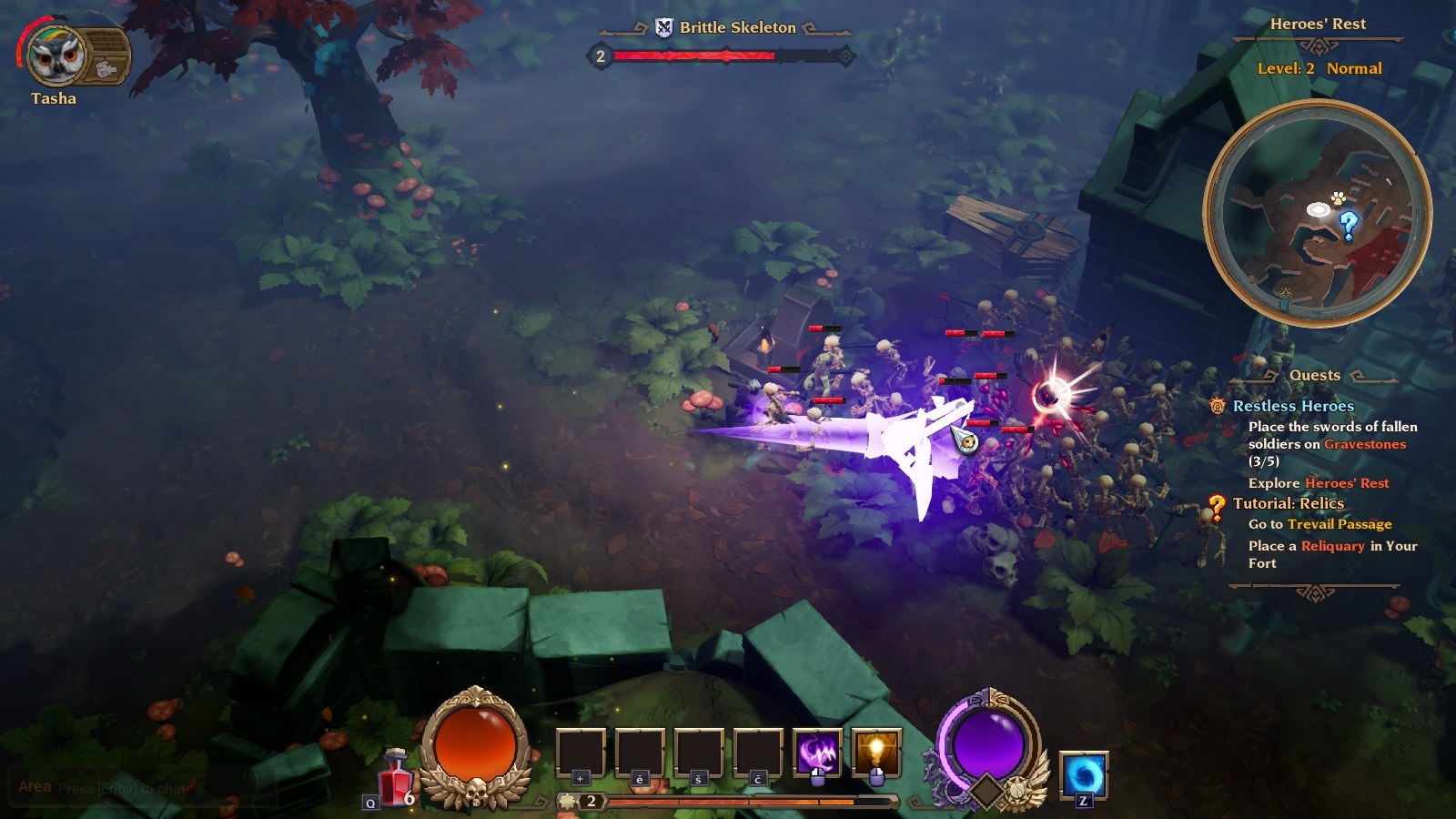Use the red health potion

396,780
